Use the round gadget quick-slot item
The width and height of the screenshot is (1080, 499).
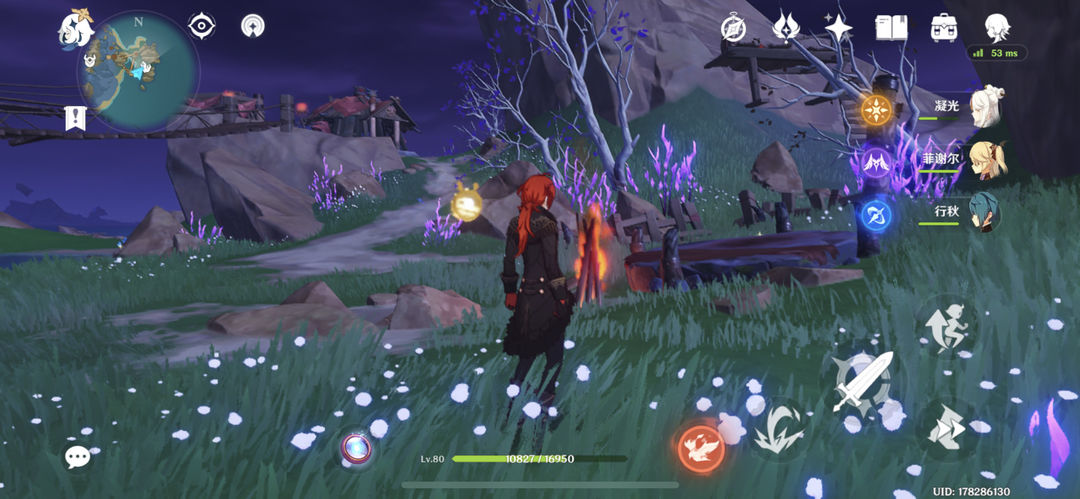(x=355, y=446)
